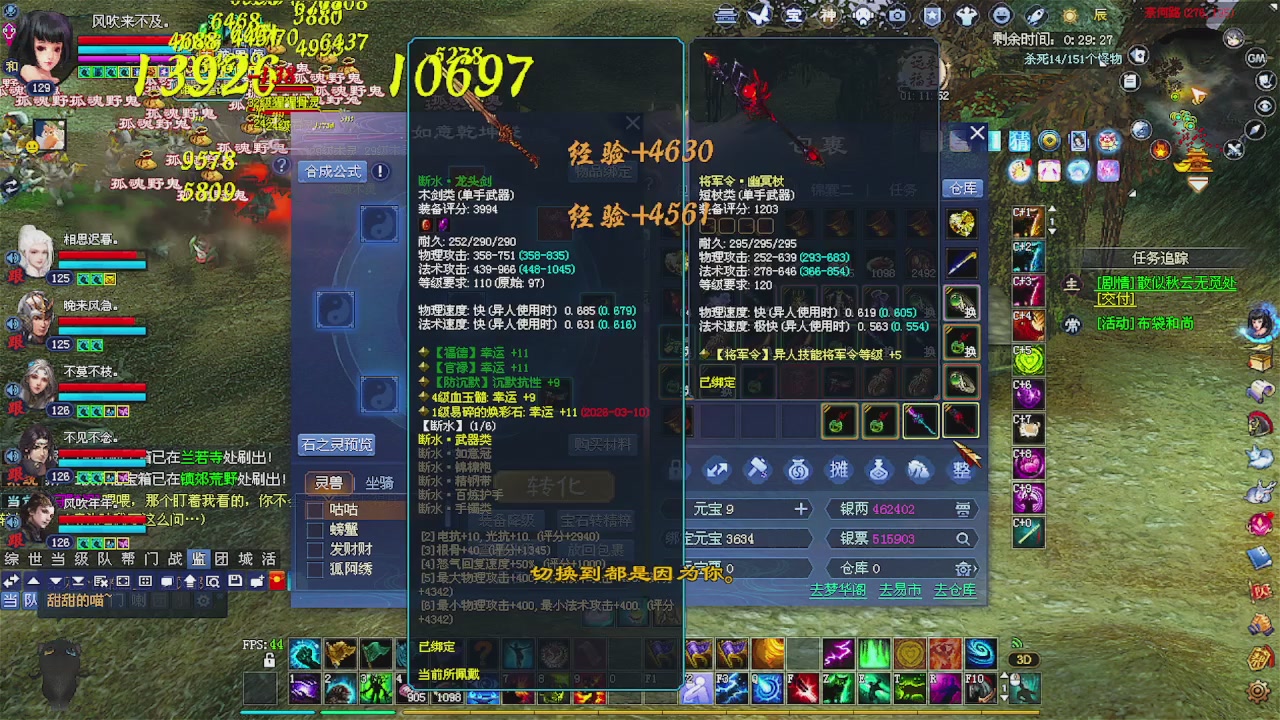Tick the 发财财 checkbox
This screenshot has width=1280, height=720.
pos(316,548)
